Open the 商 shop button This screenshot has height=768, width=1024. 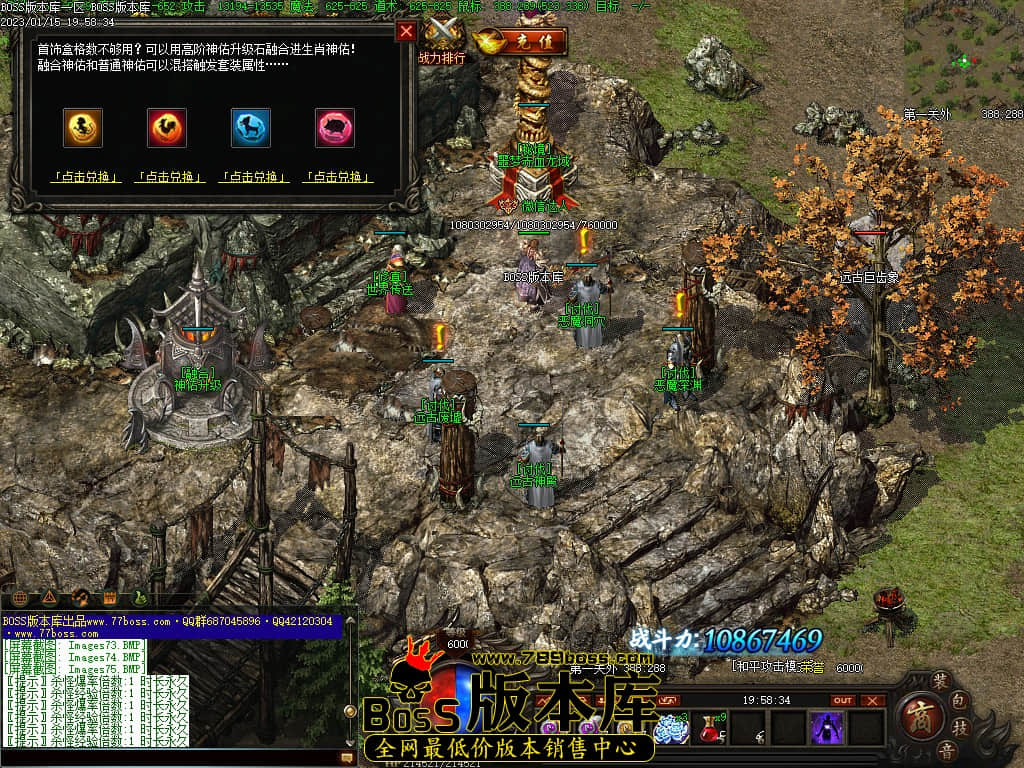pyautogui.click(x=917, y=714)
